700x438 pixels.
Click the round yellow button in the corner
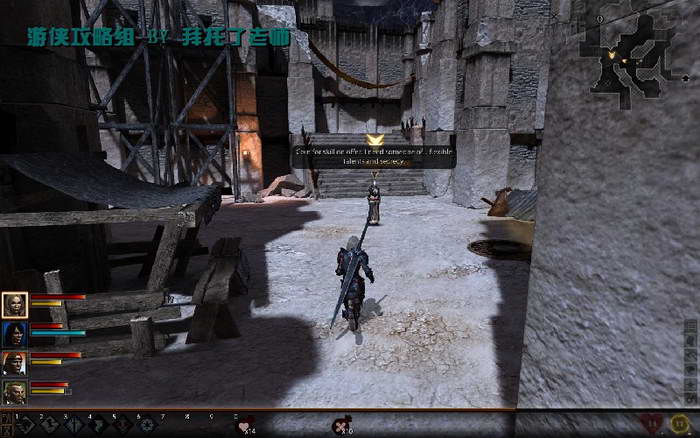[x=681, y=424]
